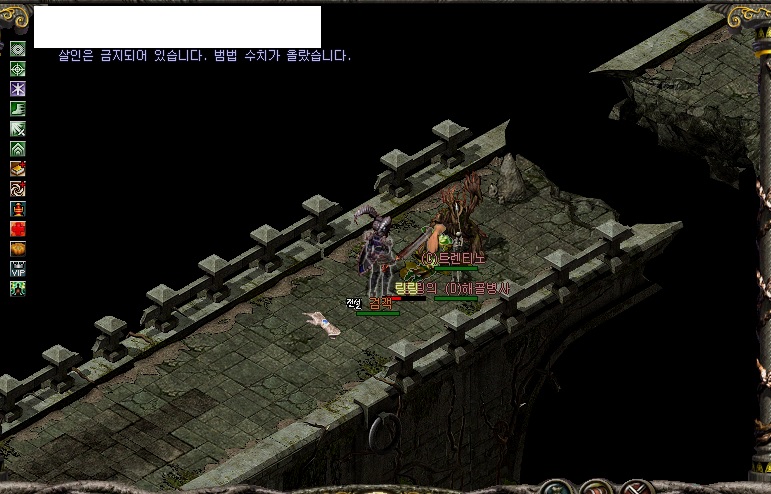The width and height of the screenshot is (771, 494).
Task: Click the VIP buff icon
Action: pos(18,269)
